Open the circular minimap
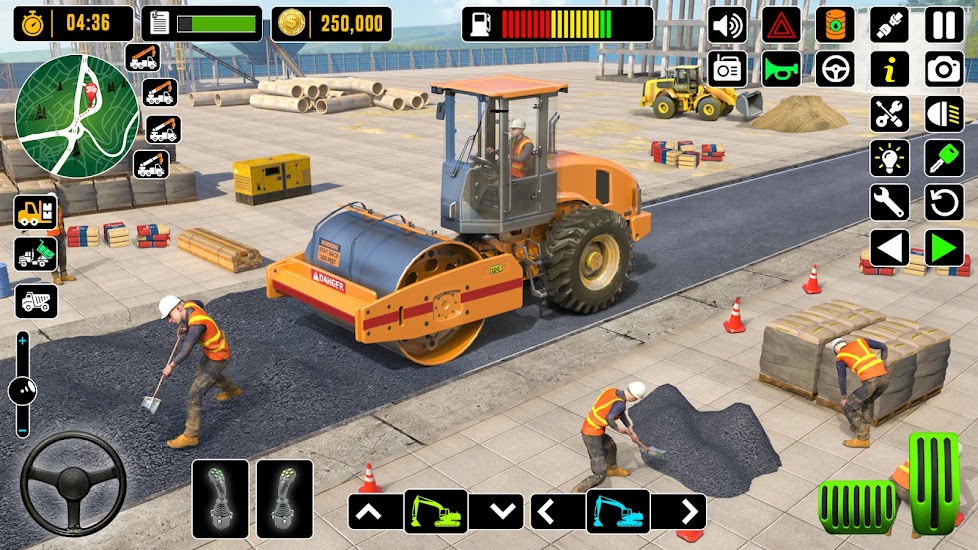This screenshot has width=978, height=550. [x=63, y=113]
